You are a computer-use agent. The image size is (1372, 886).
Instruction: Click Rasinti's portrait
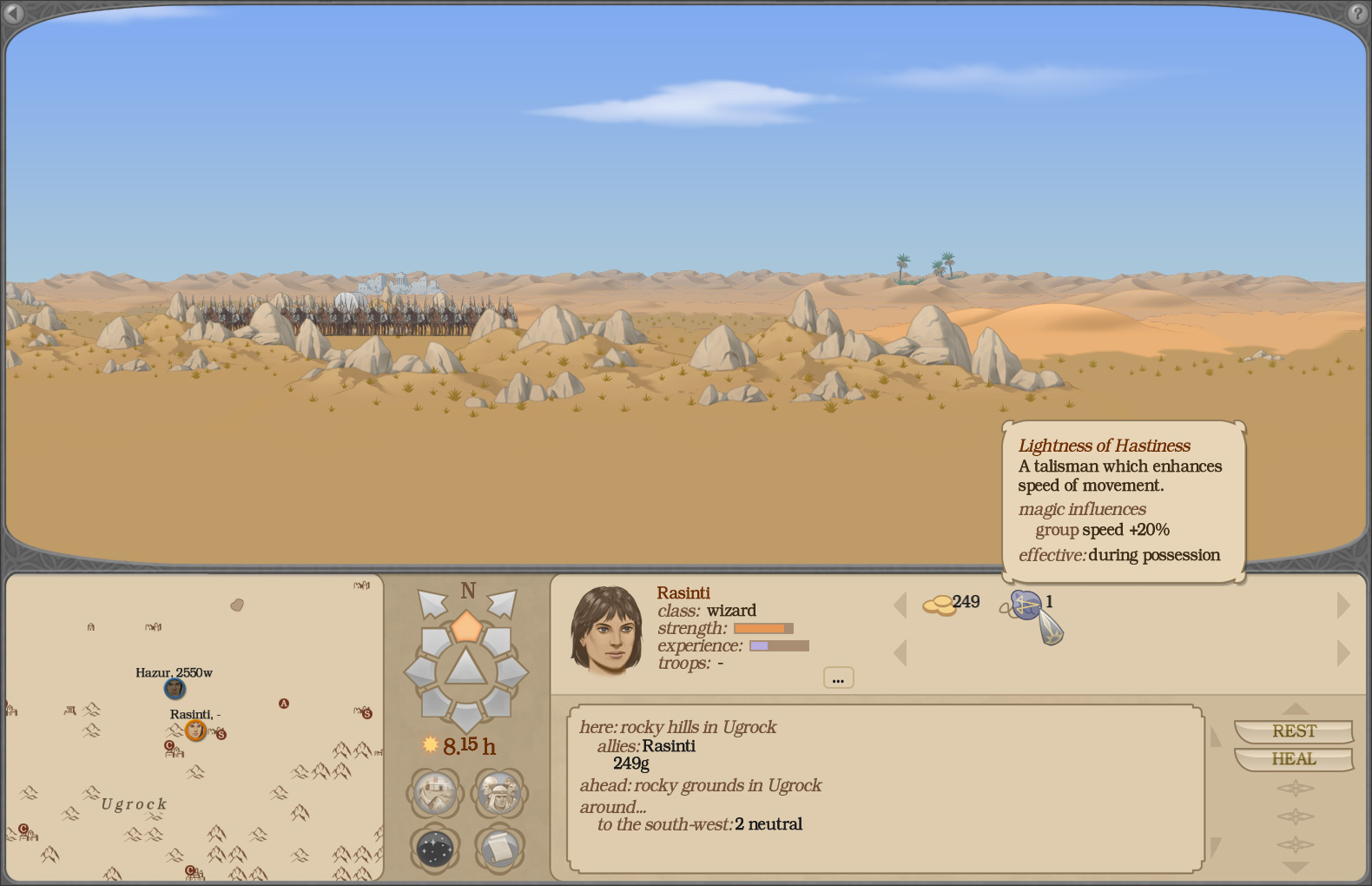606,627
